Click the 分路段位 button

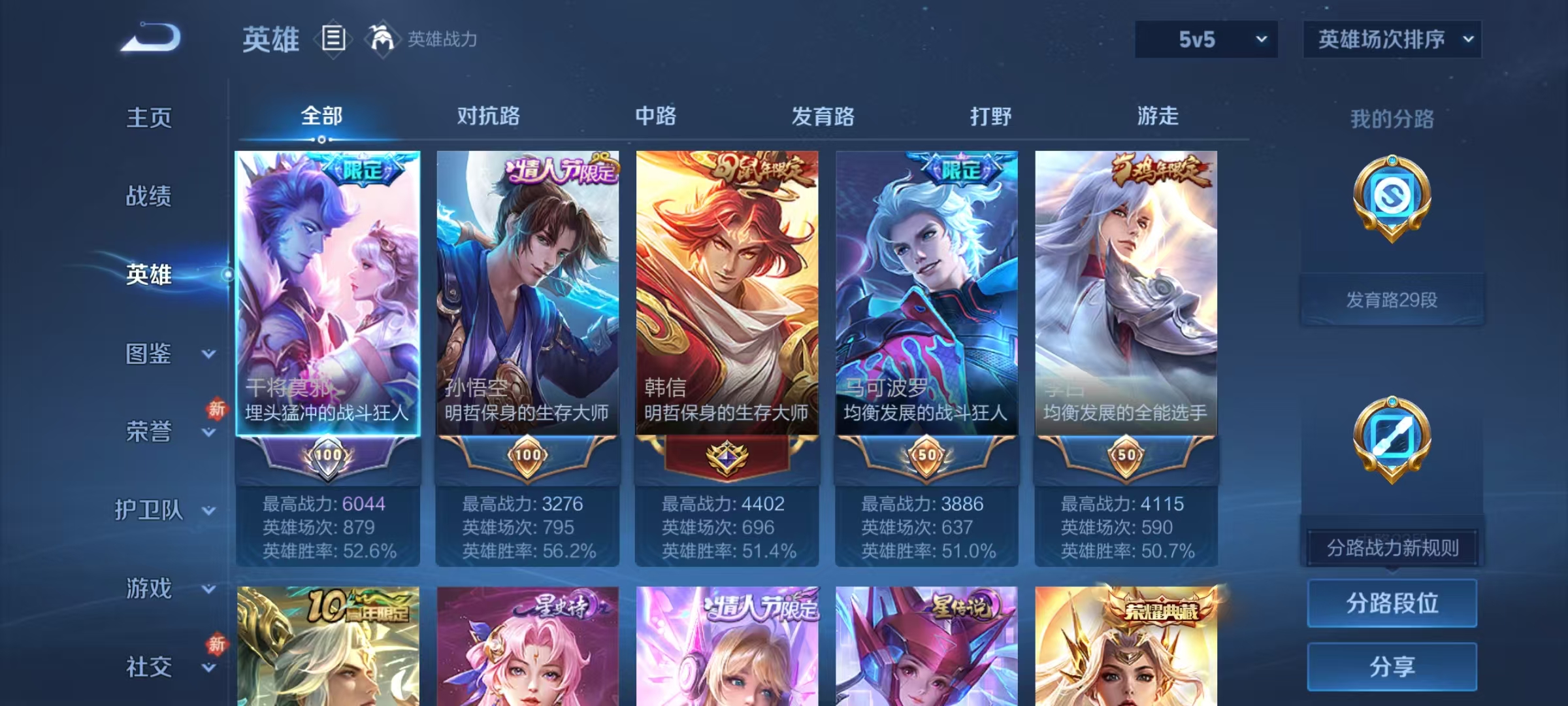pyautogui.click(x=1392, y=603)
